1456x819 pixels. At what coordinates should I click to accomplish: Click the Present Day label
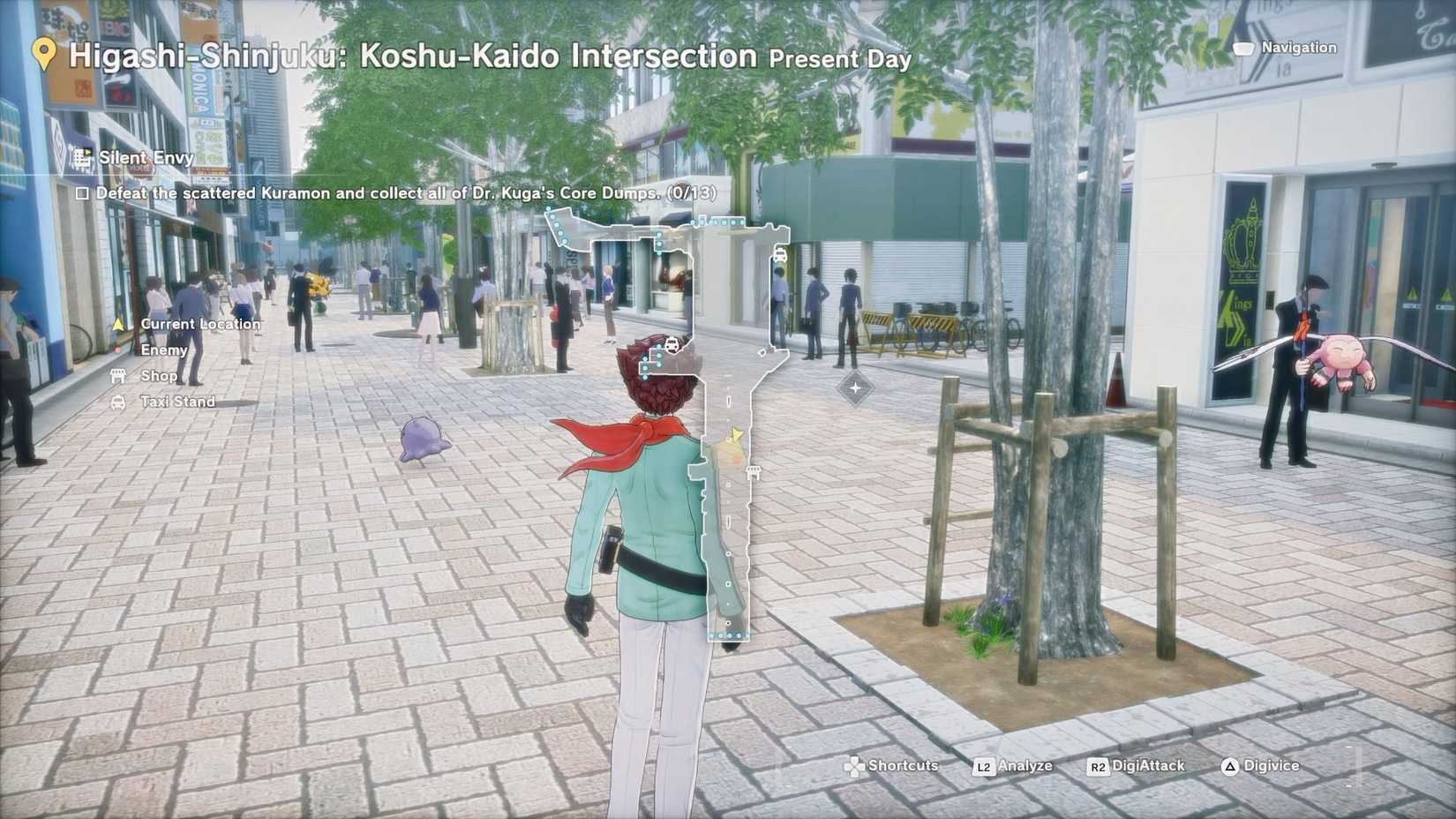pyautogui.click(x=840, y=60)
